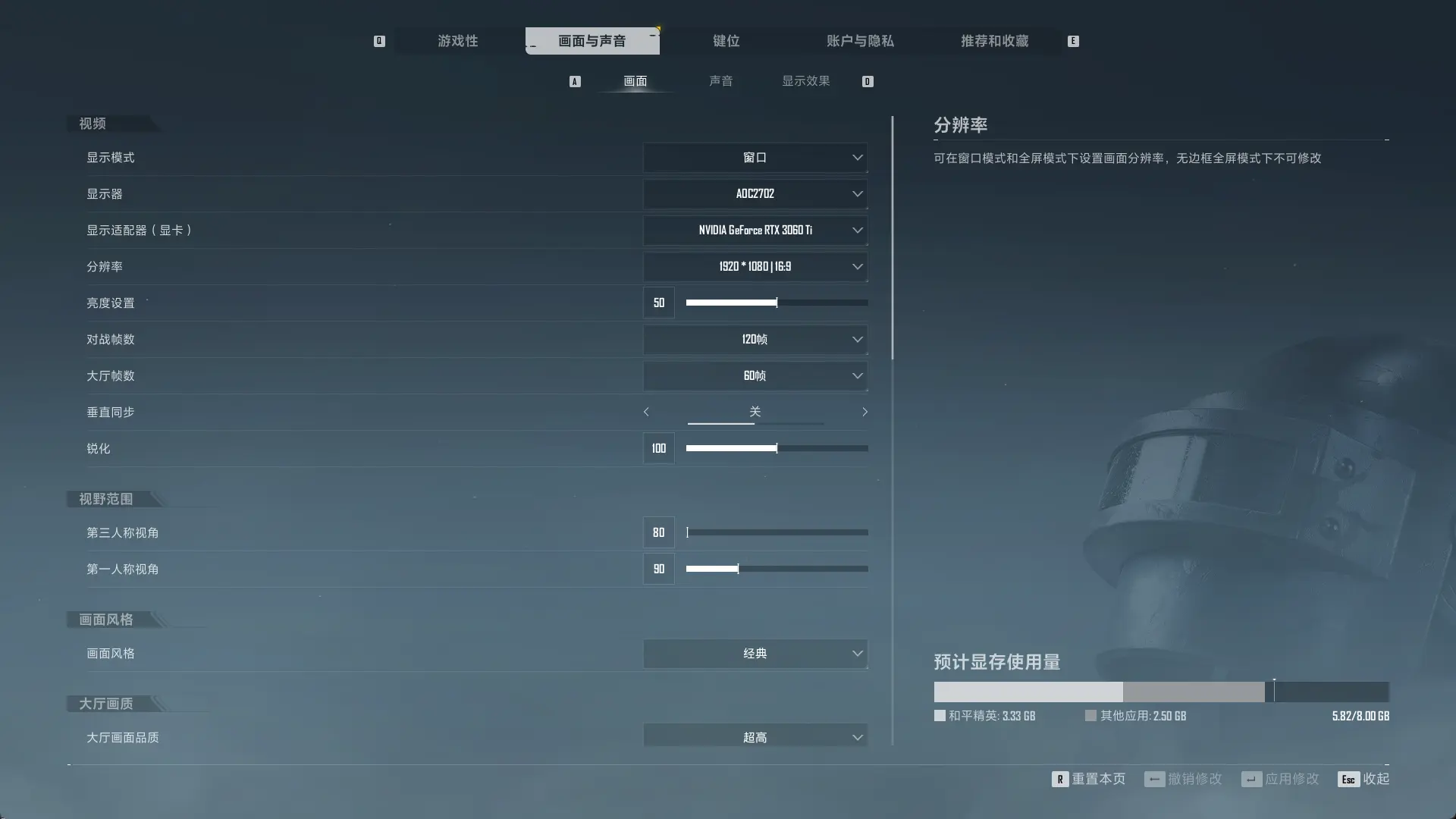Click the left arrow on 垂直同步

click(645, 412)
